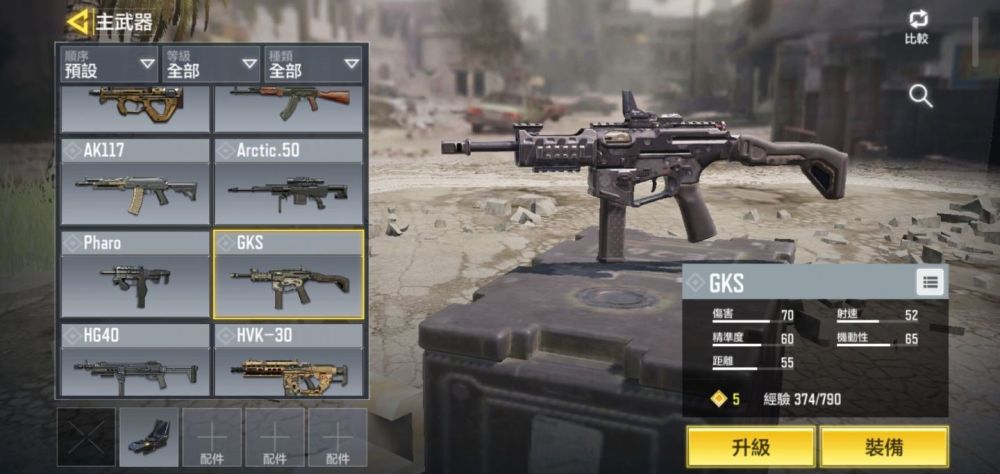
Task: Pick the HG40 weapon card
Action: (135, 360)
